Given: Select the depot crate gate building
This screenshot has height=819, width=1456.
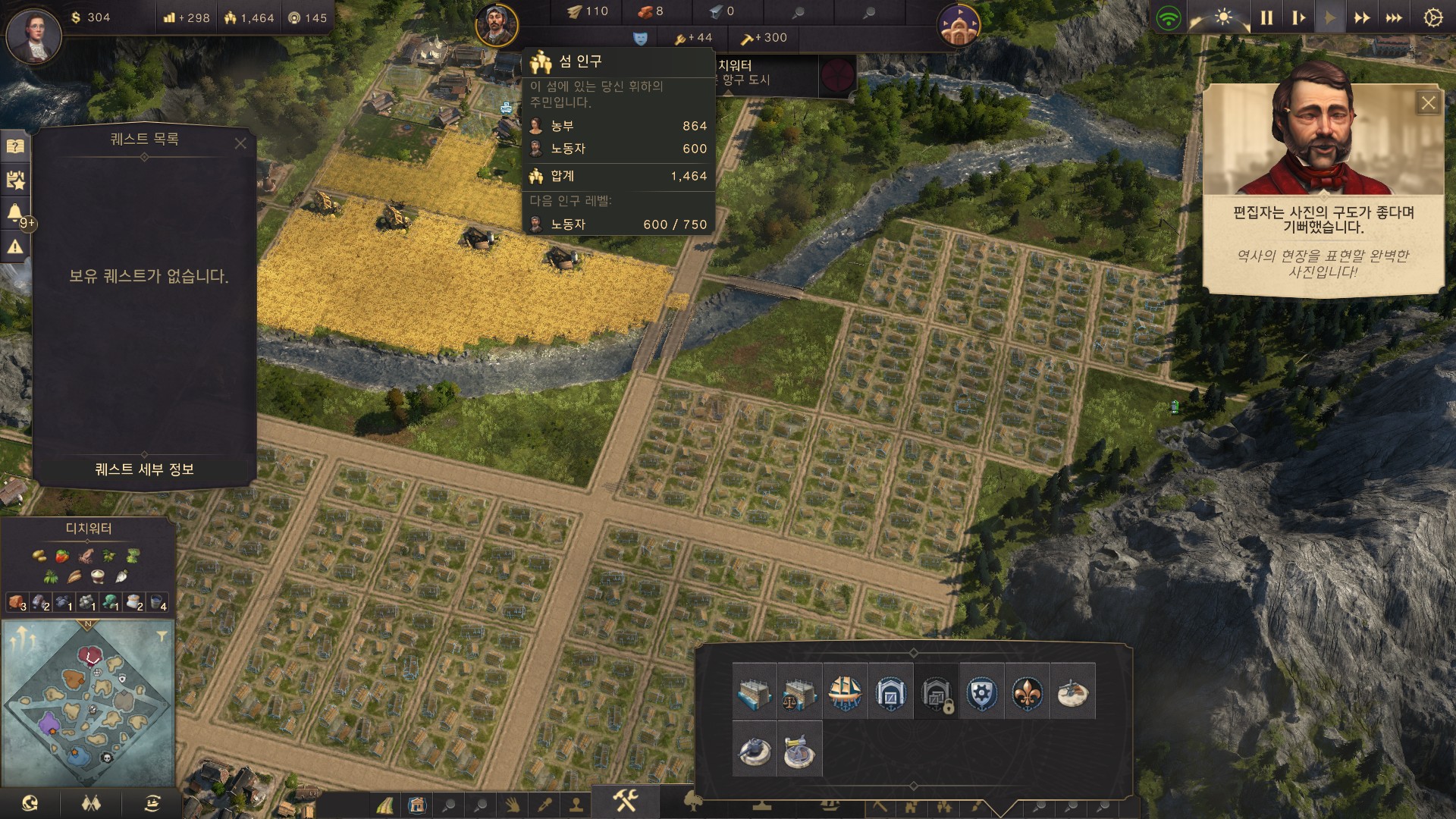Looking at the screenshot, I should [890, 692].
